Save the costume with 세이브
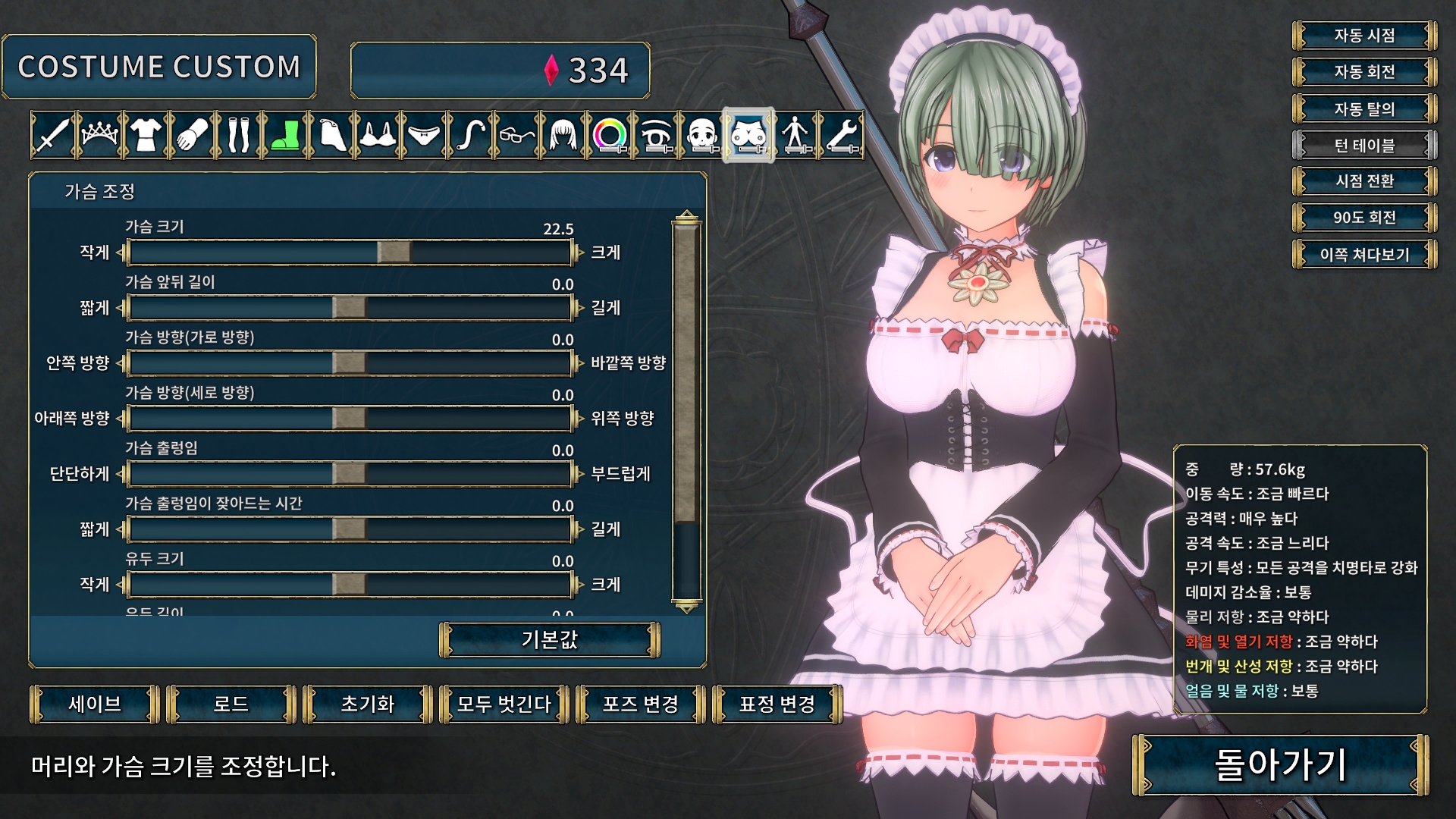Screen dimensions: 1456x819 (95, 704)
